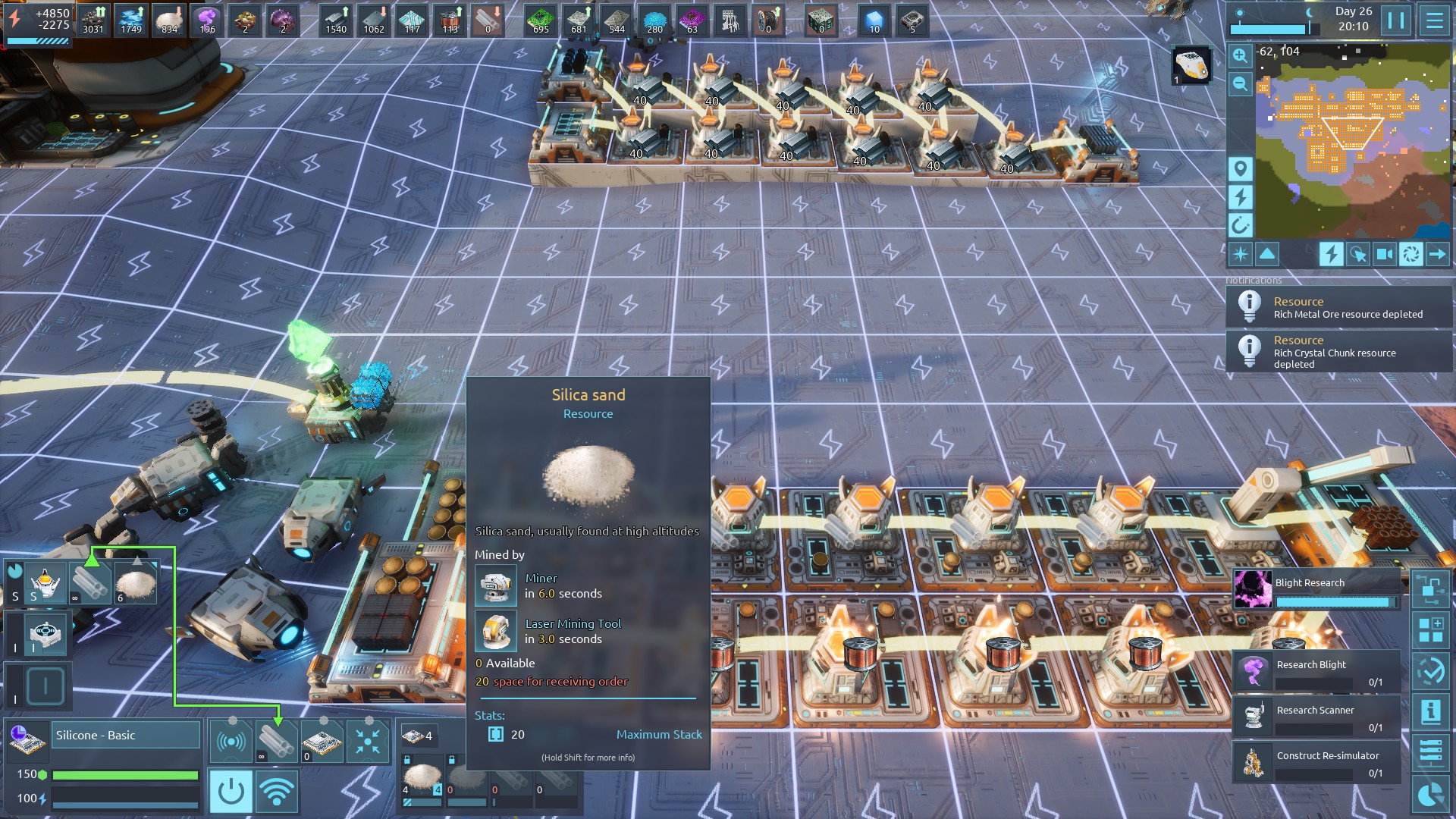
Task: Open the pie chart statistics panel
Action: pyautogui.click(x=1431, y=795)
